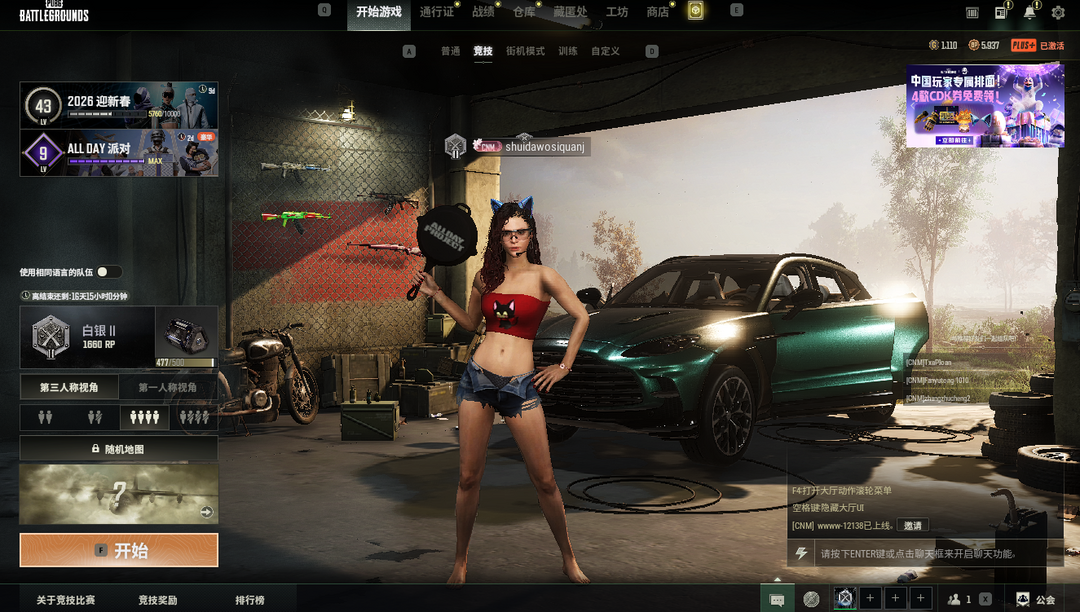Invite the player with the 邀请 button
The width and height of the screenshot is (1080, 612).
click(912, 525)
